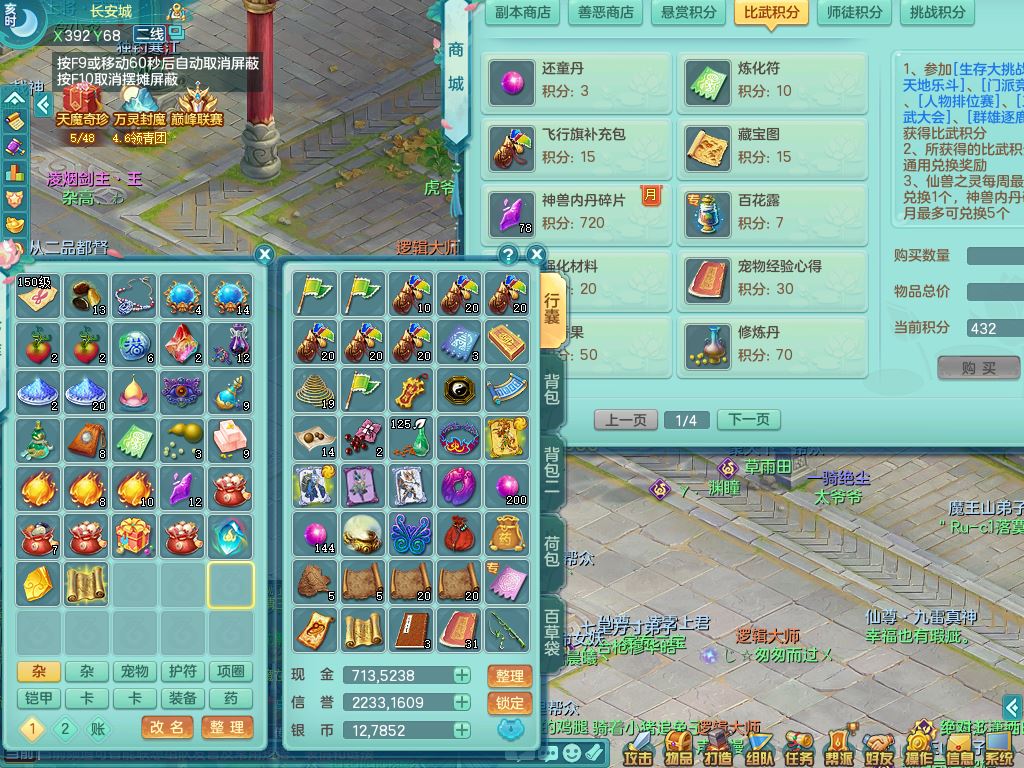The width and height of the screenshot is (1024, 768).
Task: Filter storage by 宠物 category
Action: coord(135,672)
